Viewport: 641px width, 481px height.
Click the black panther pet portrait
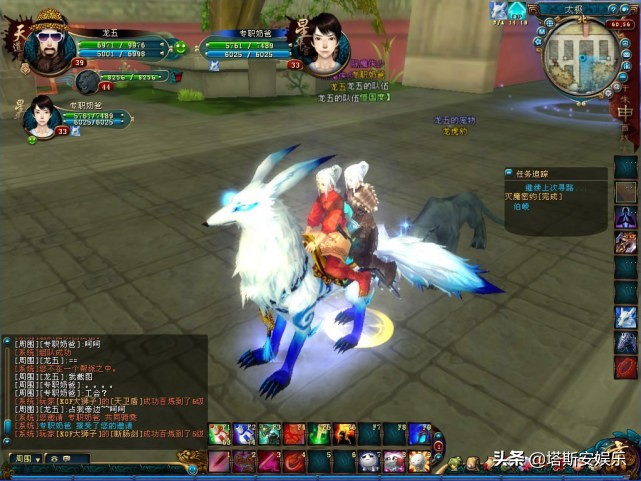point(88,82)
